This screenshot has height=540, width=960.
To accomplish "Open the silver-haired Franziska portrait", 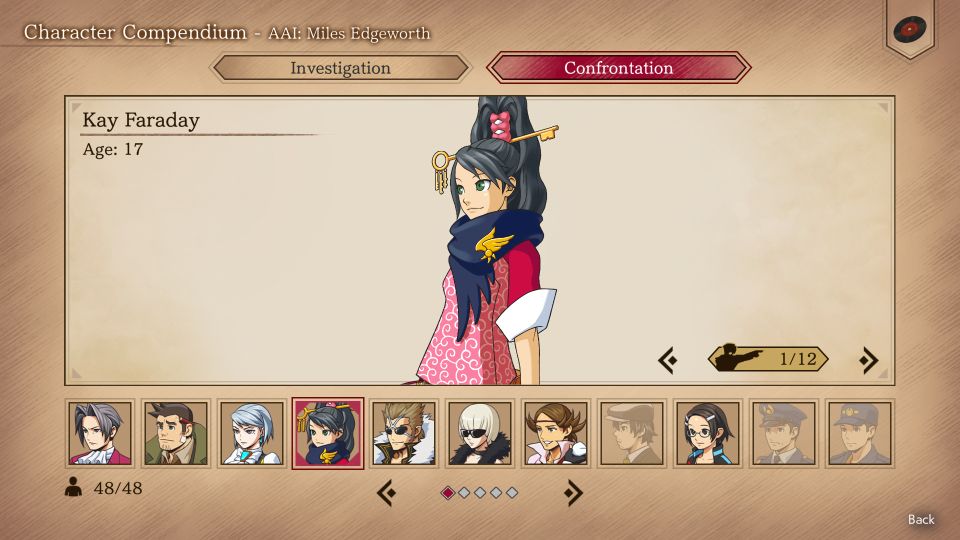I will click(252, 433).
